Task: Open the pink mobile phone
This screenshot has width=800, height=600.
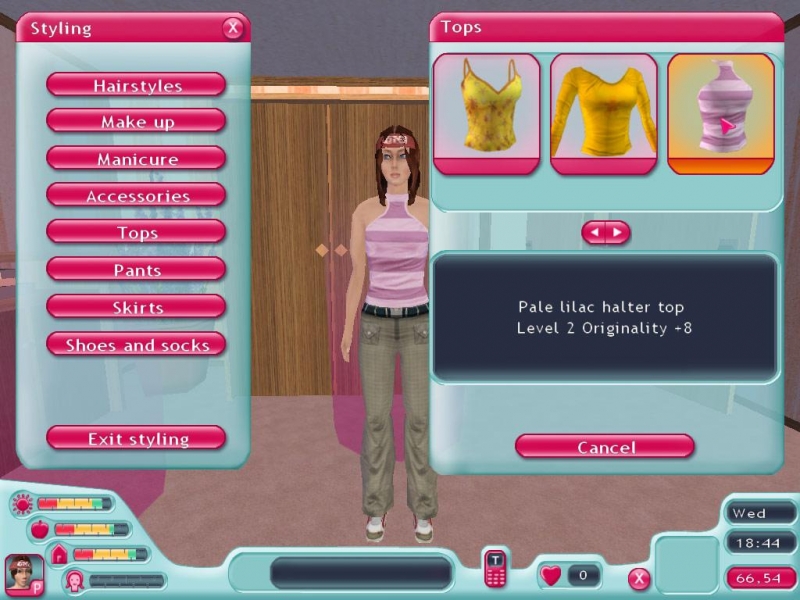Action: coord(495,568)
